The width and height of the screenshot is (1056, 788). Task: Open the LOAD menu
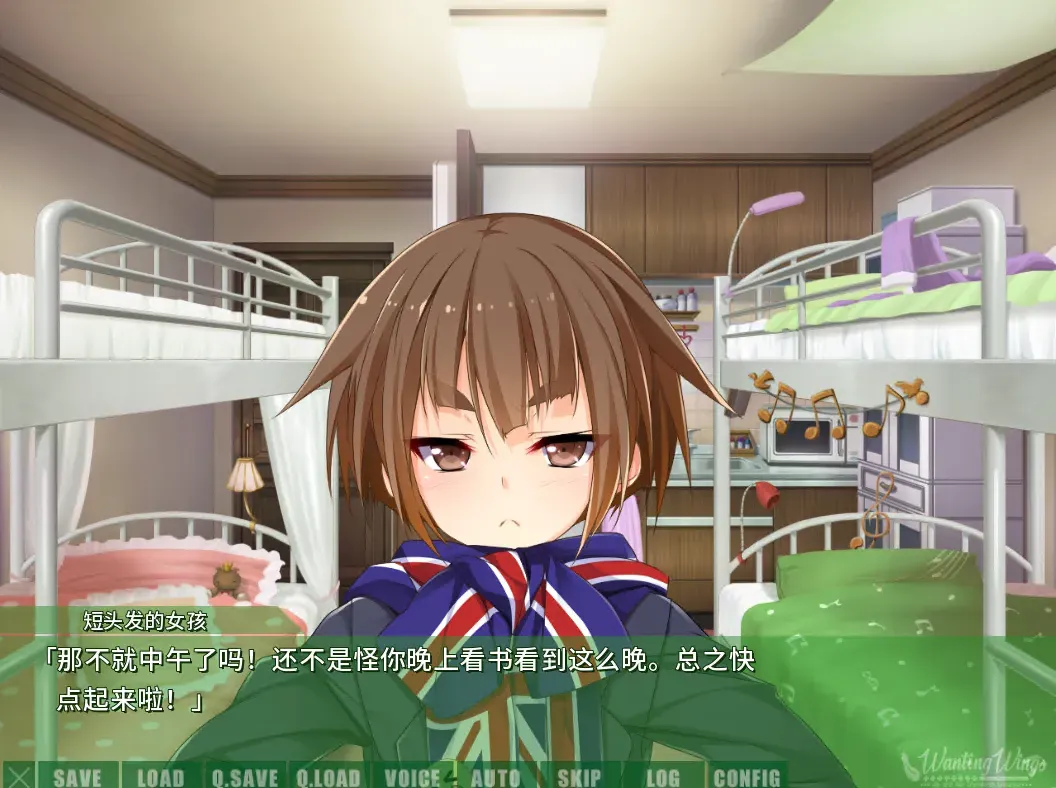(160, 777)
